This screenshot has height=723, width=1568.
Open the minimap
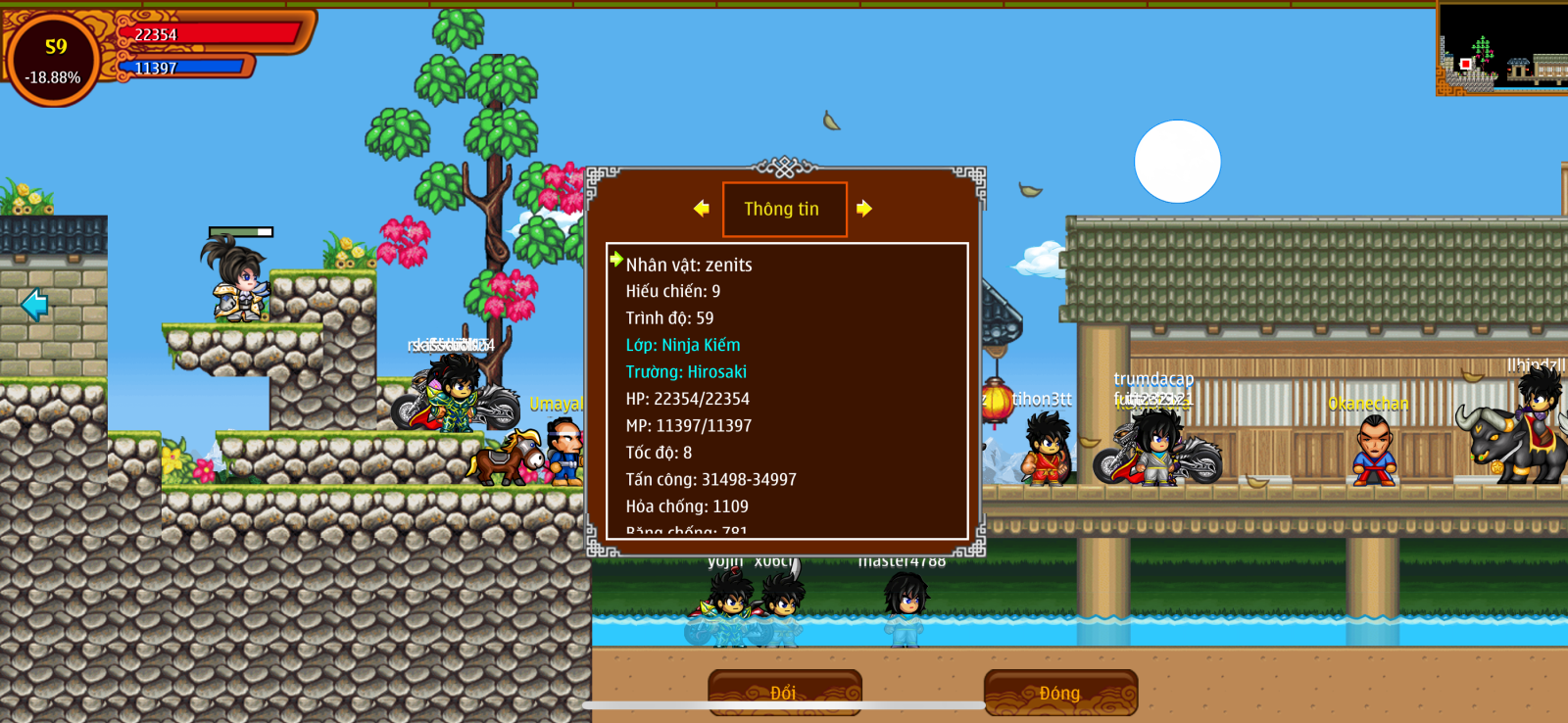[x=1501, y=49]
